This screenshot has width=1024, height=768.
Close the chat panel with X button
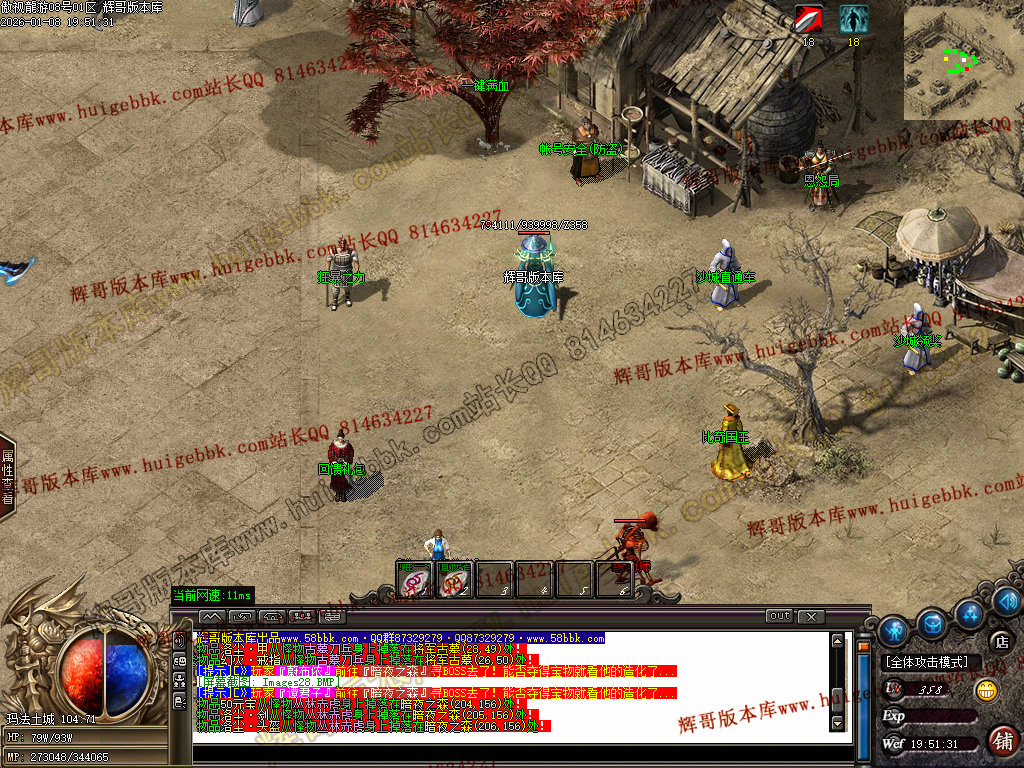click(811, 616)
